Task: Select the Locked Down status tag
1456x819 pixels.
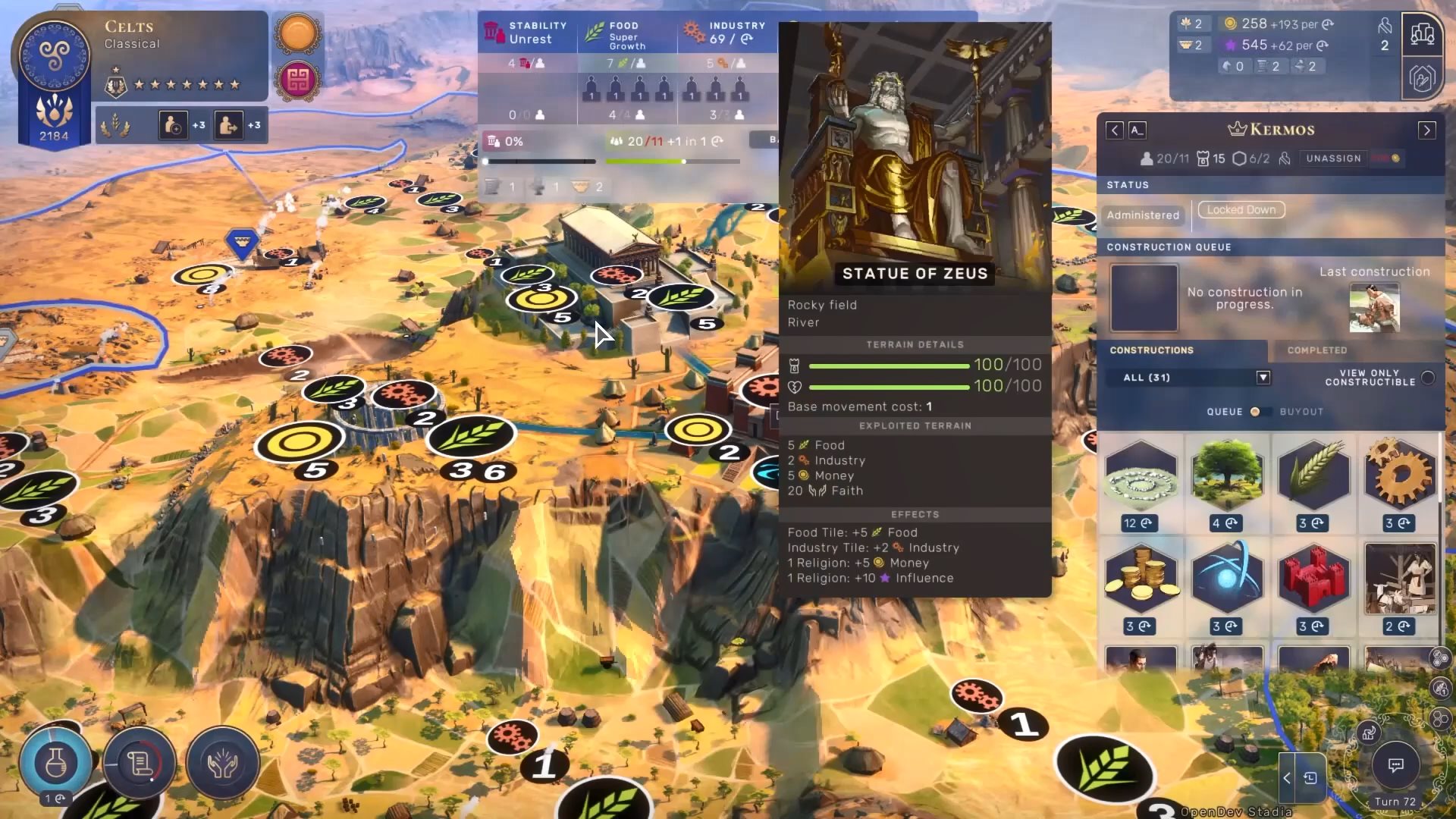Action: point(1241,210)
